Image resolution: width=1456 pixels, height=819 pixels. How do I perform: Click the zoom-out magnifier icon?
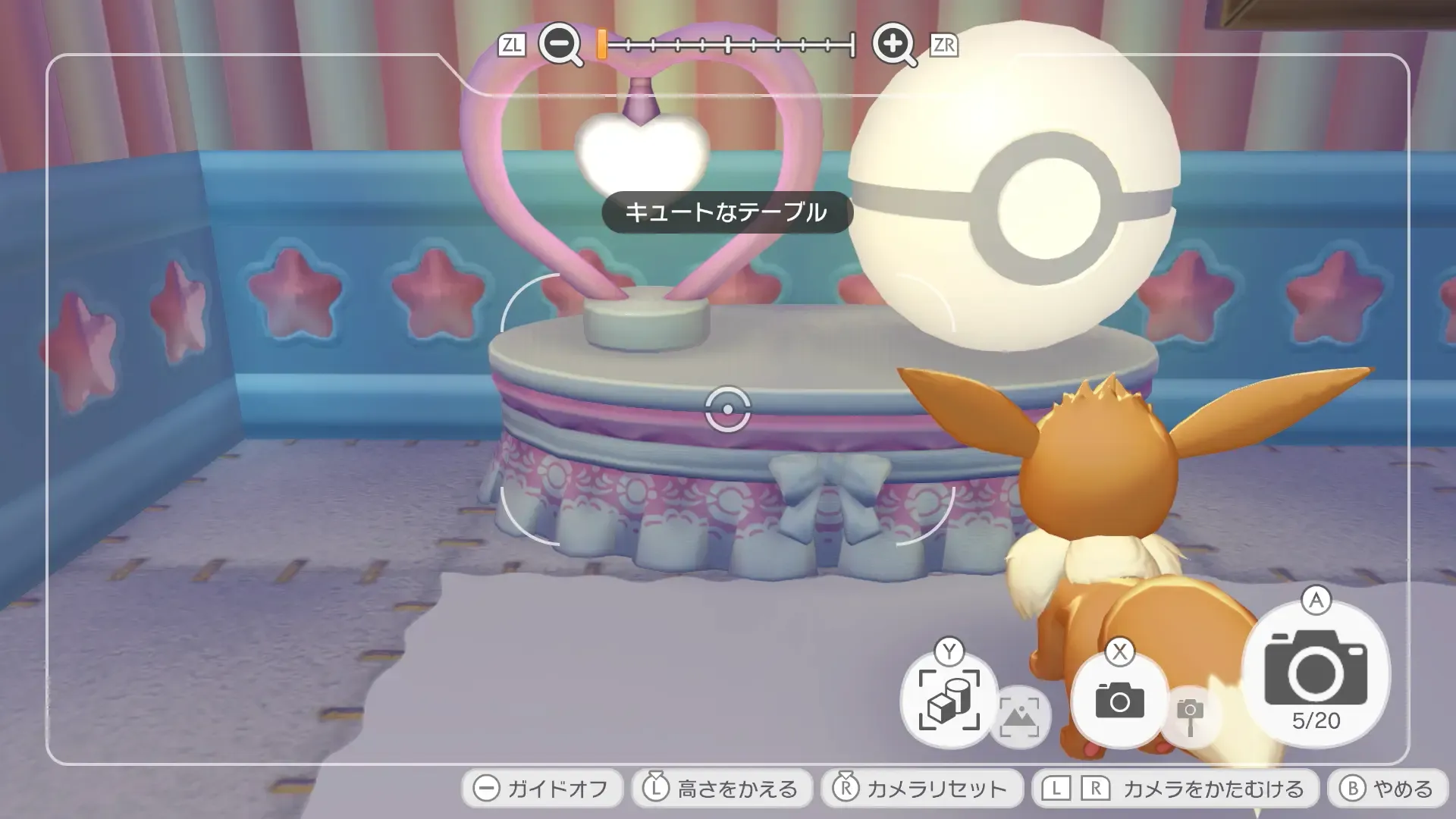click(x=559, y=46)
